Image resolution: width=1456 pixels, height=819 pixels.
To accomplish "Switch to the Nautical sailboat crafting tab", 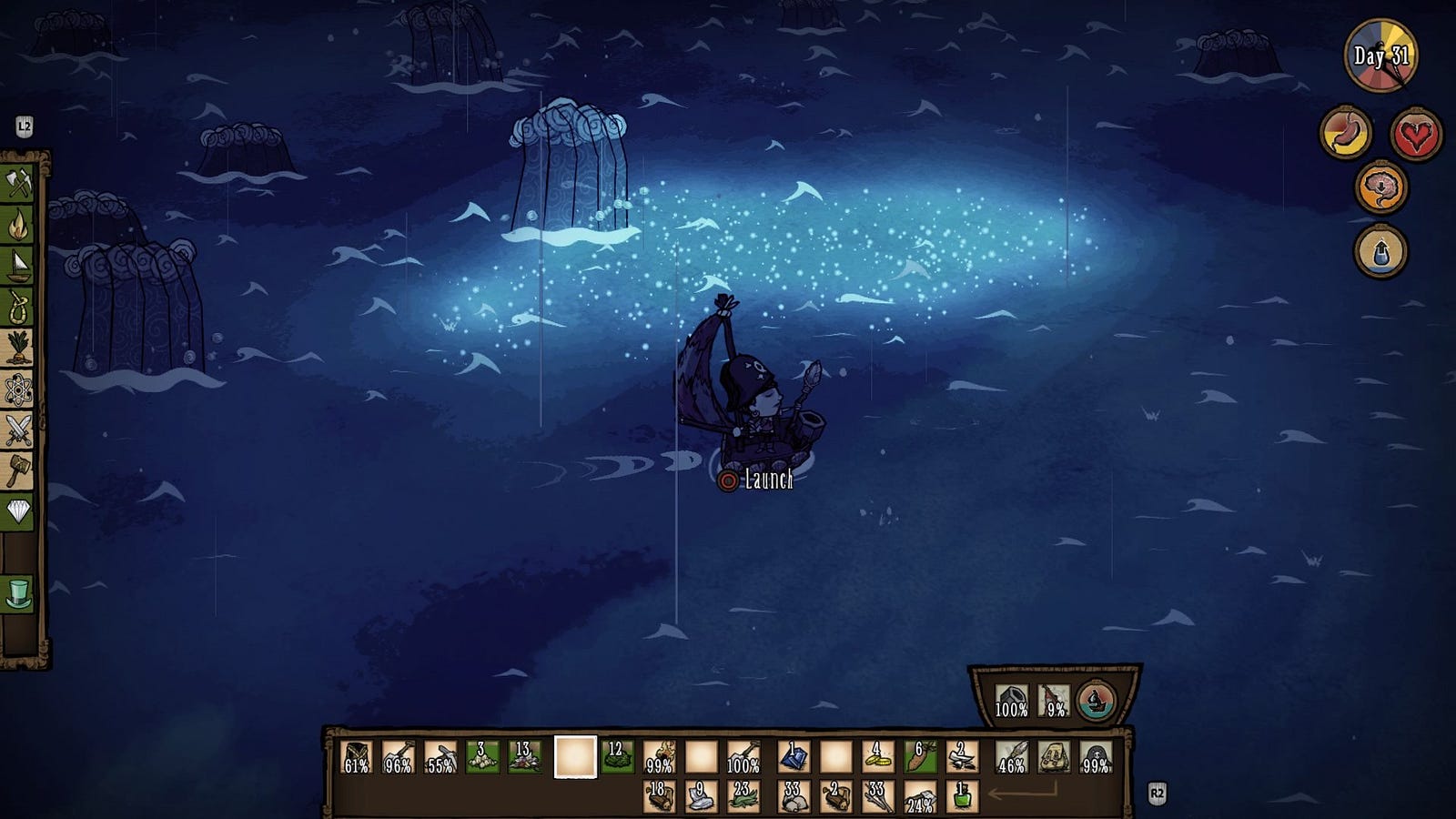I will pyautogui.click(x=18, y=266).
